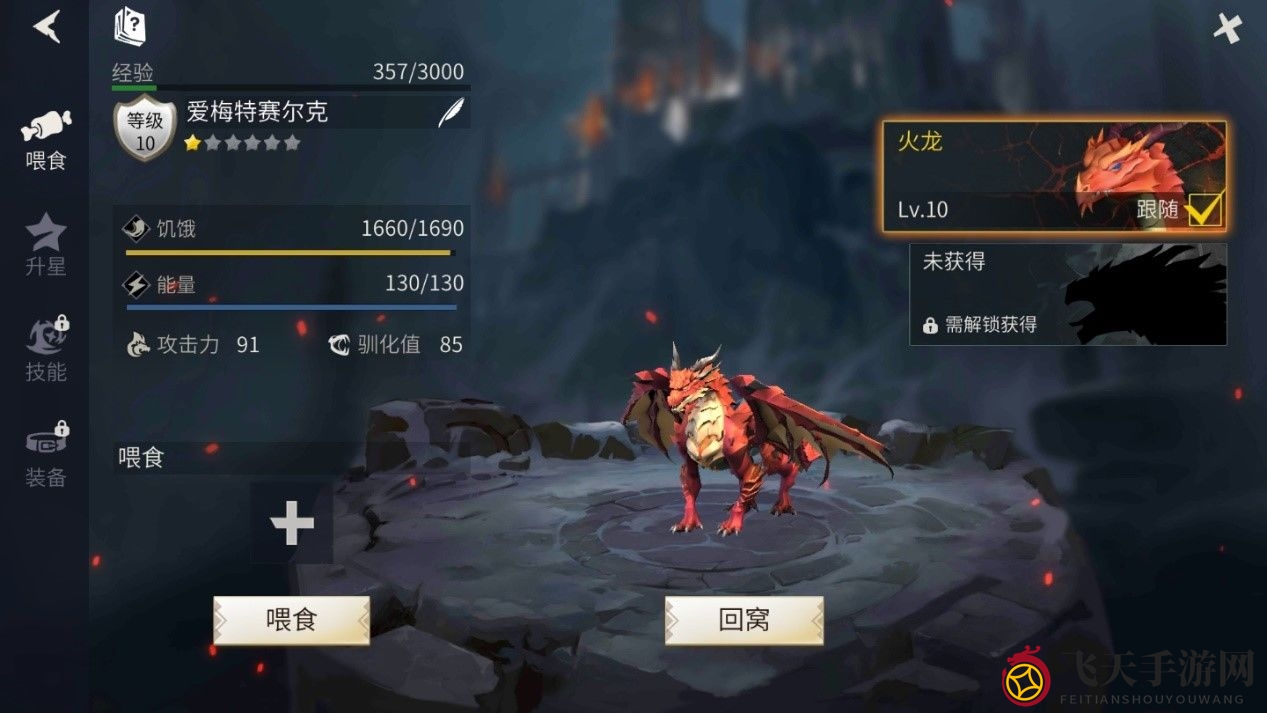
Task: Switch to the 喂食 feeding tab
Action: click(46, 140)
